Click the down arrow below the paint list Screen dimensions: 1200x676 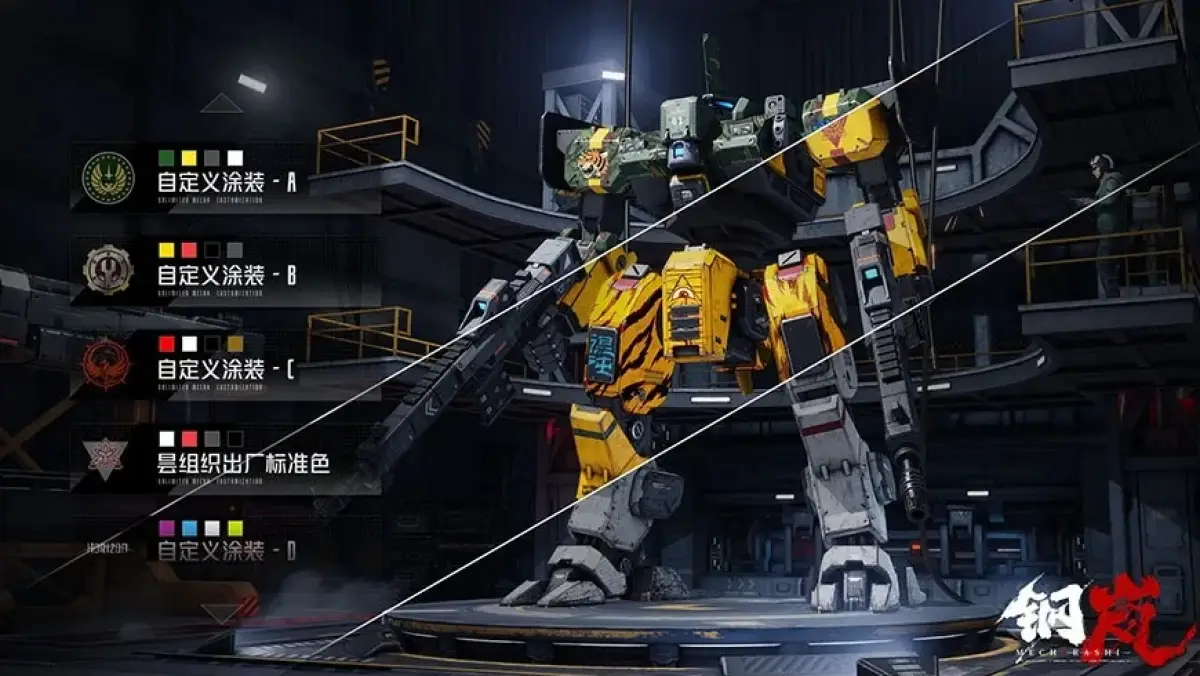(x=221, y=611)
